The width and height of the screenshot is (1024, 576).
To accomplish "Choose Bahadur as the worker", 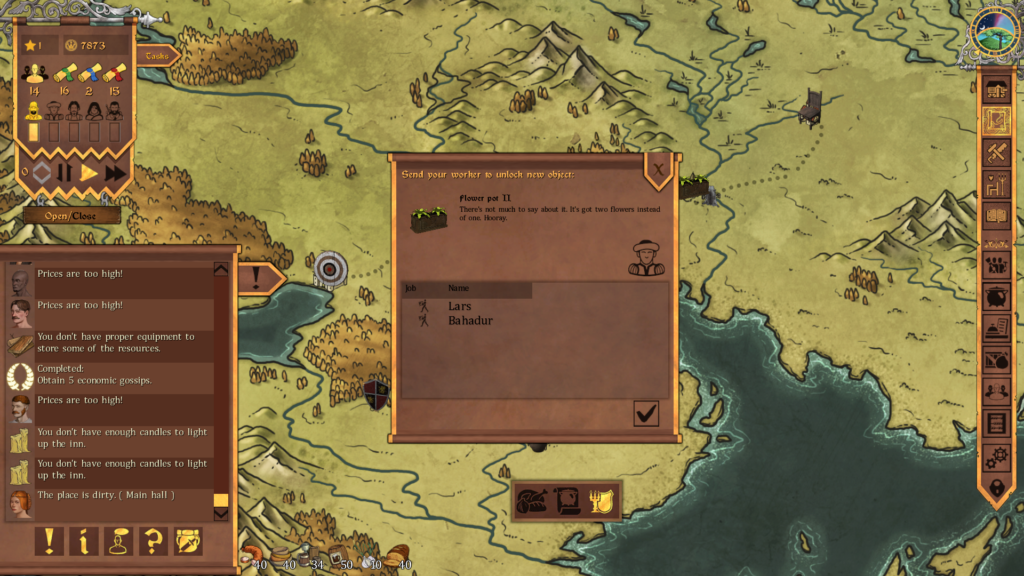I will 470,321.
